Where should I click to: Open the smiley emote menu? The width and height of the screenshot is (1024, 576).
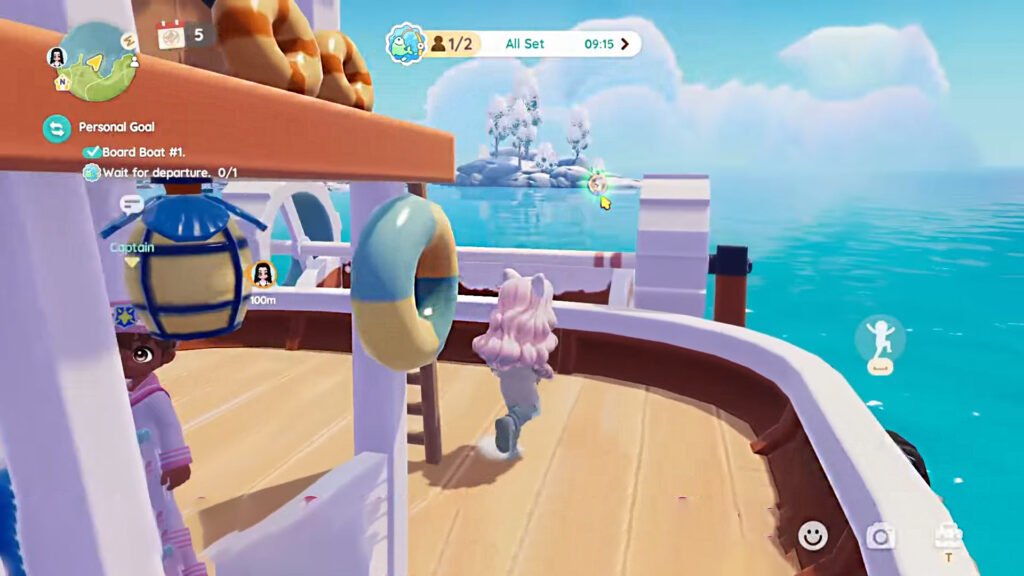[813, 537]
